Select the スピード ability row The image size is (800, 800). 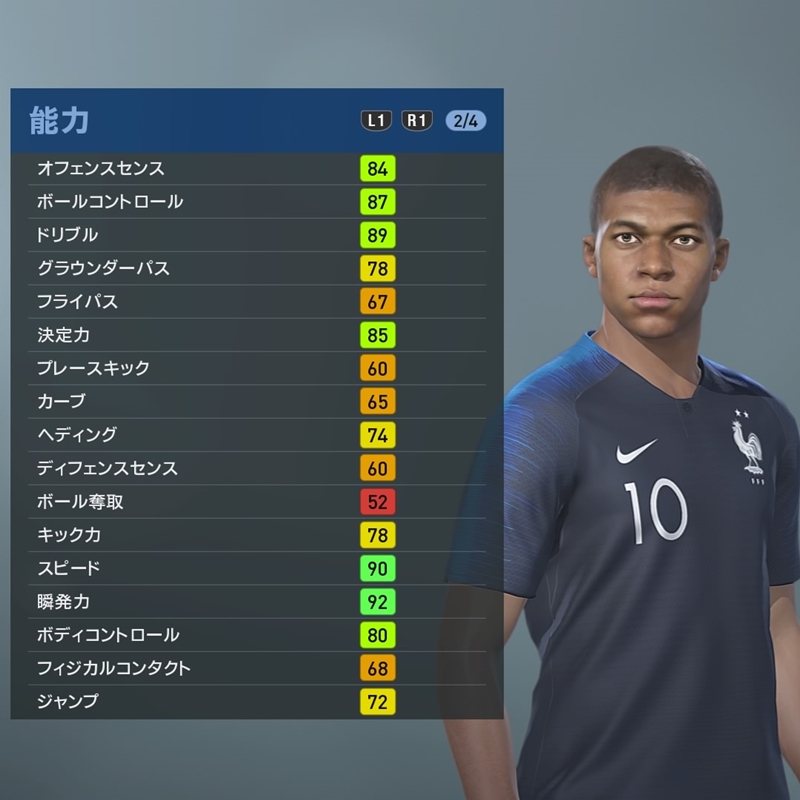click(256, 568)
